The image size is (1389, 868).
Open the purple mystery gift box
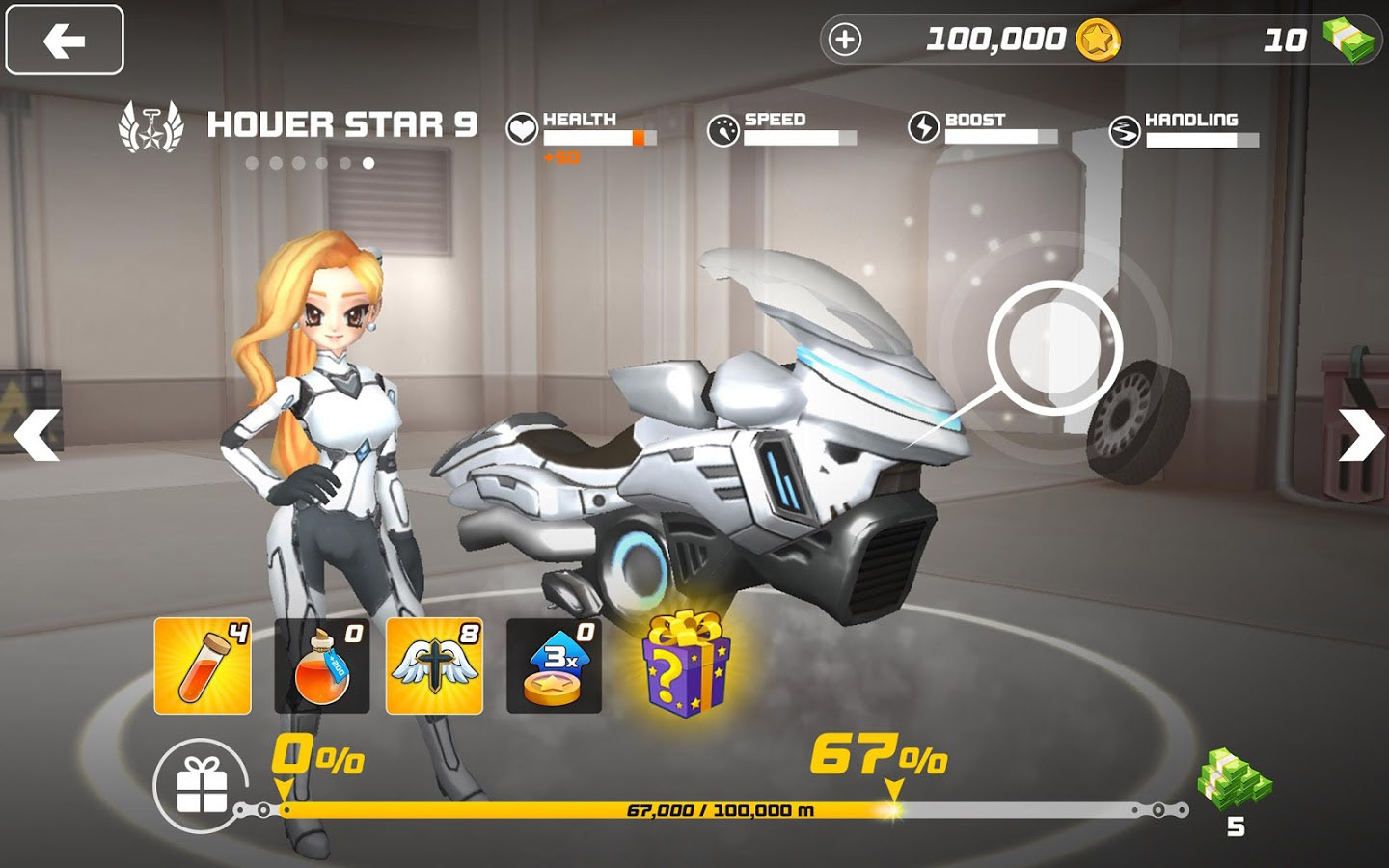tap(686, 661)
